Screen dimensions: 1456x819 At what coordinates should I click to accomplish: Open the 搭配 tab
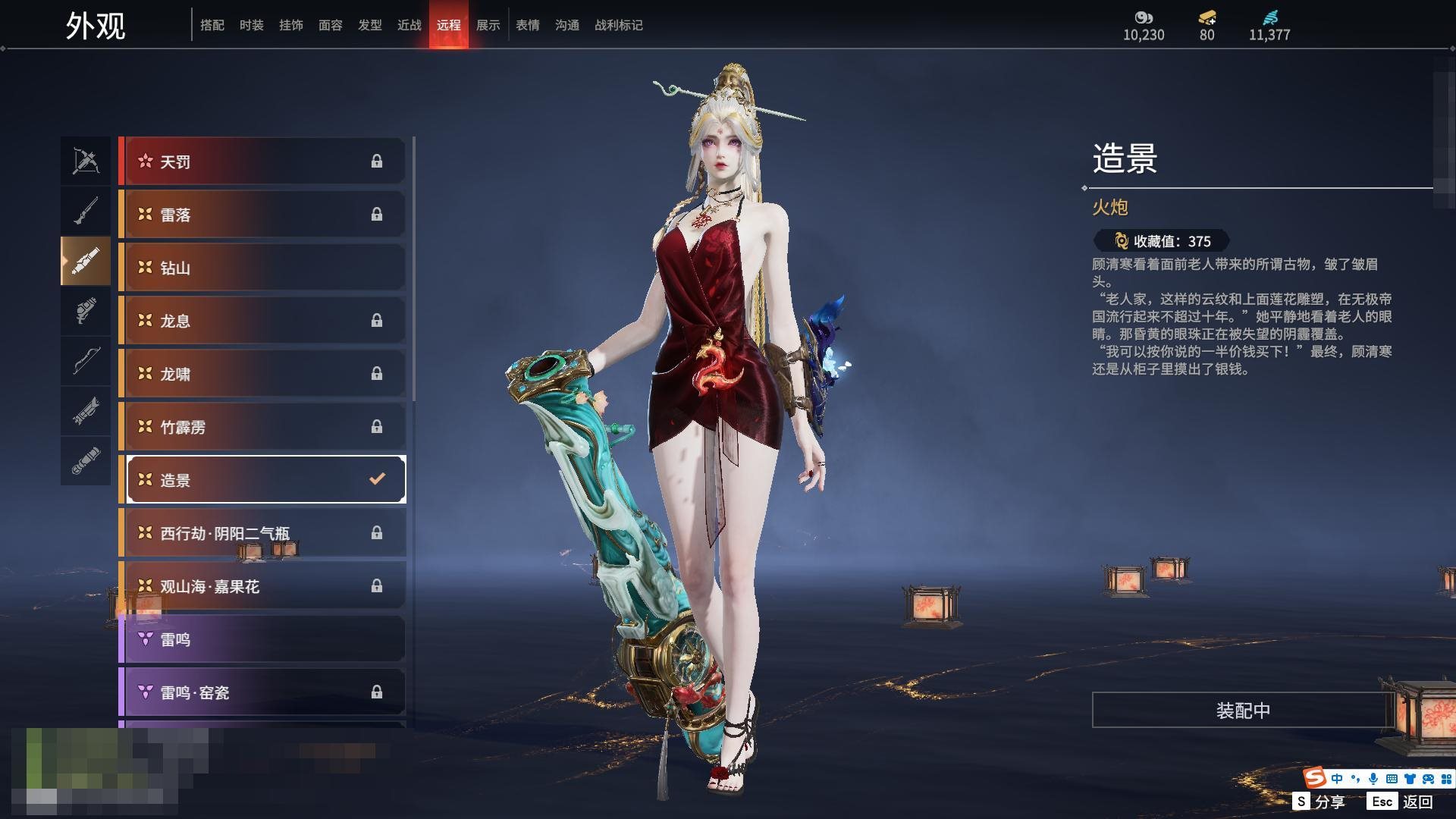click(212, 25)
